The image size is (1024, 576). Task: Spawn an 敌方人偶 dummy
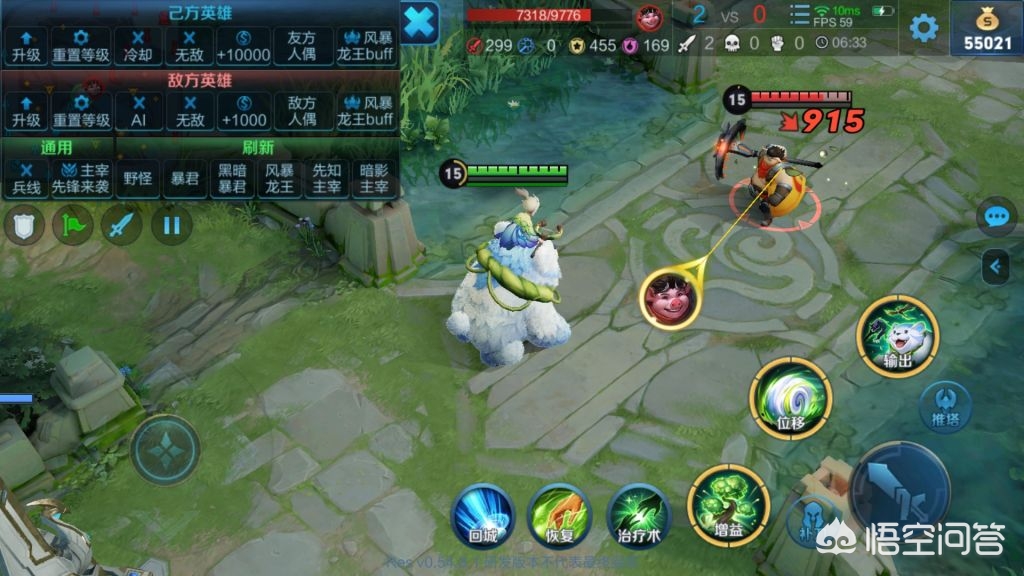click(302, 111)
